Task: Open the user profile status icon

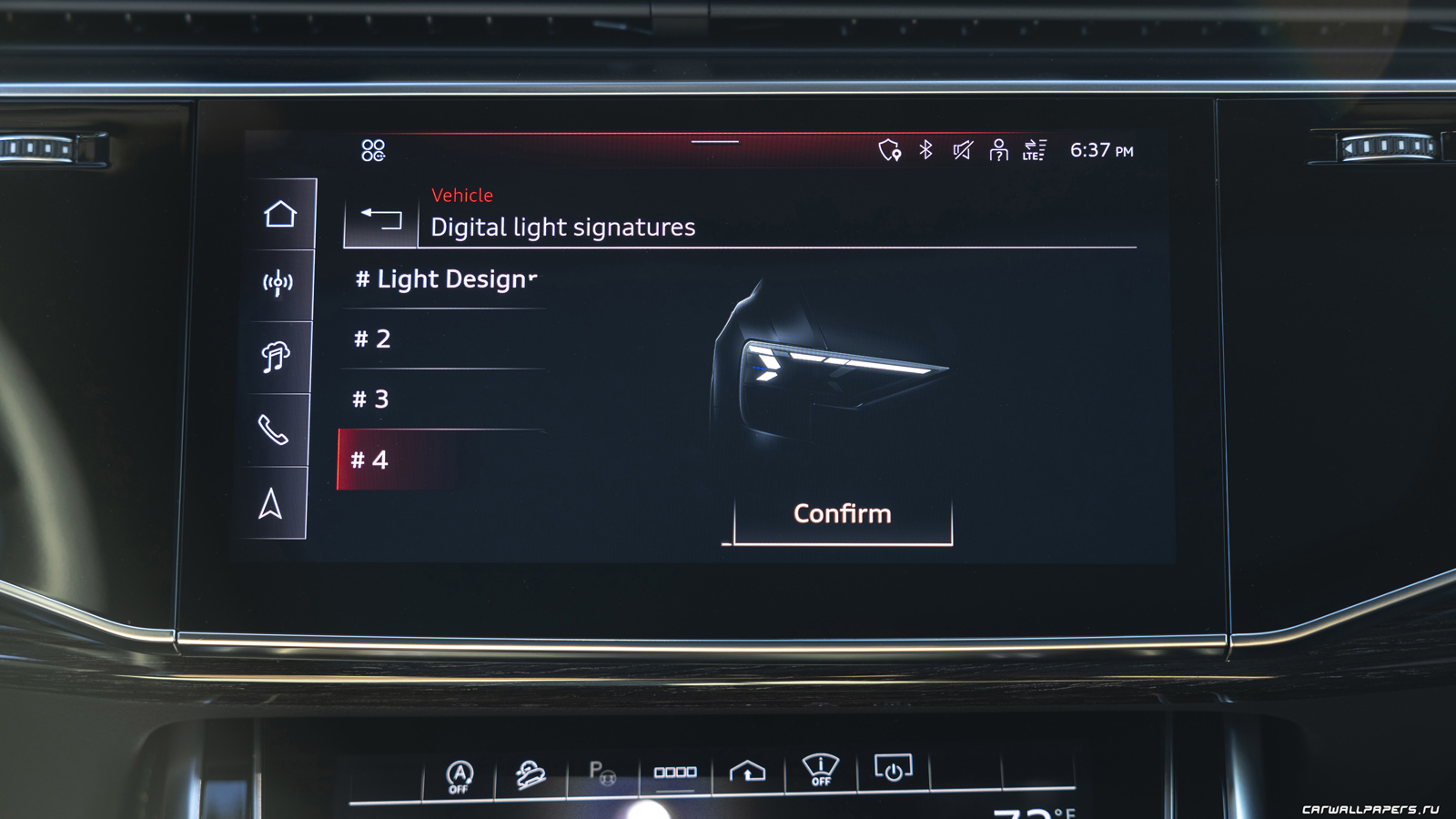Action: click(998, 150)
